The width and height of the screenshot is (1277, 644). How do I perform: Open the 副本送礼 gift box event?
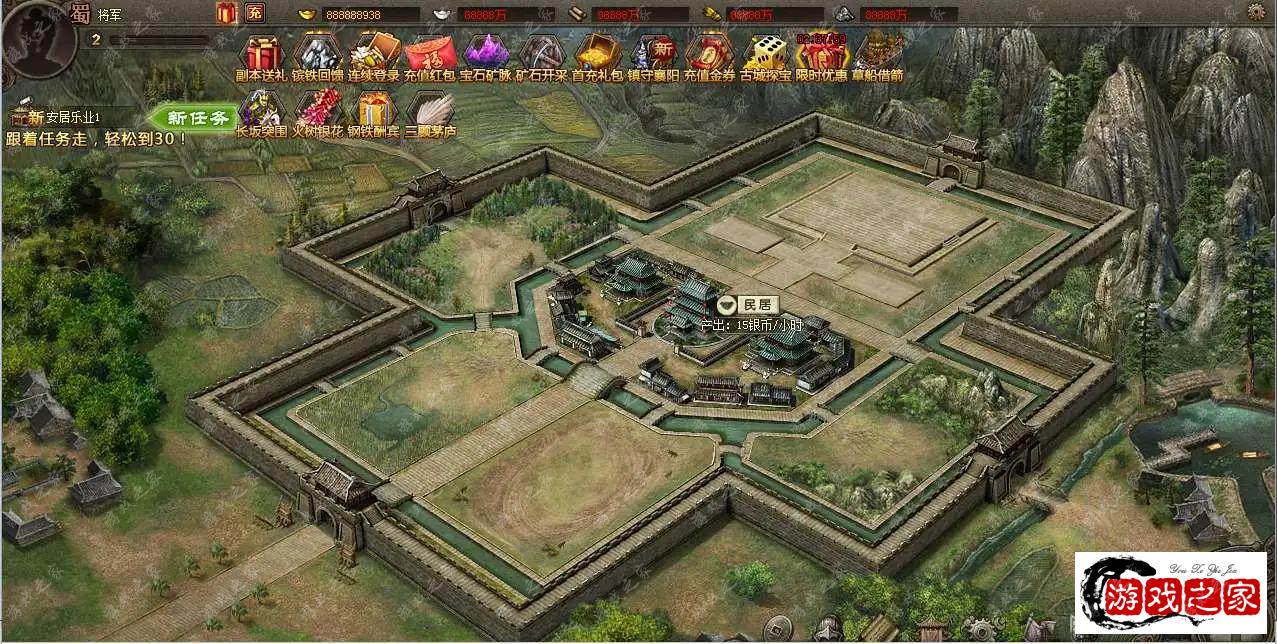[262, 53]
